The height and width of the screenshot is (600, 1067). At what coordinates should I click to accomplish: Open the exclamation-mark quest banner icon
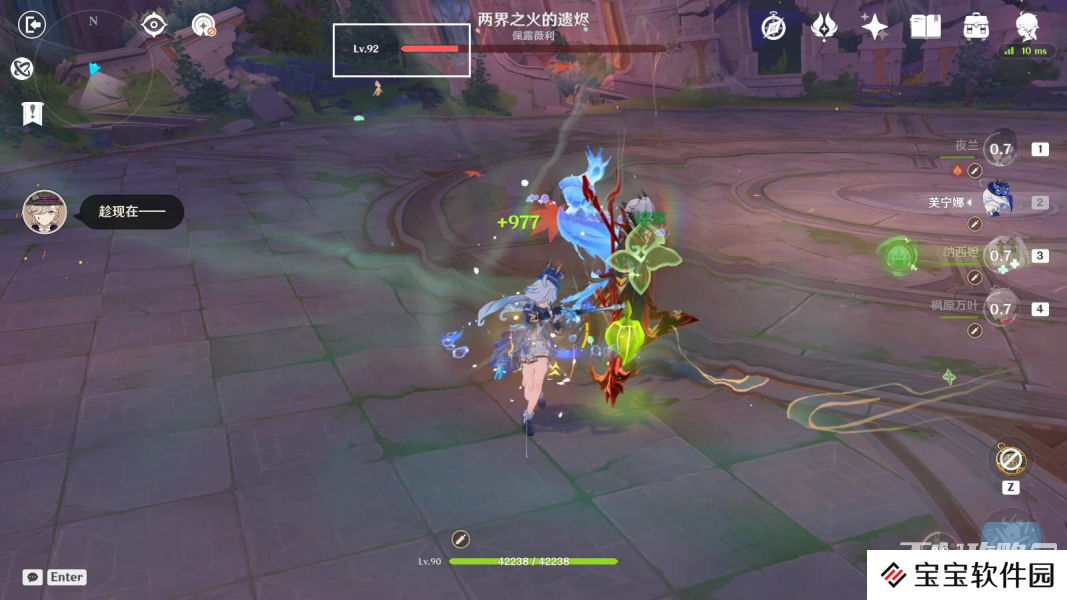pos(33,113)
